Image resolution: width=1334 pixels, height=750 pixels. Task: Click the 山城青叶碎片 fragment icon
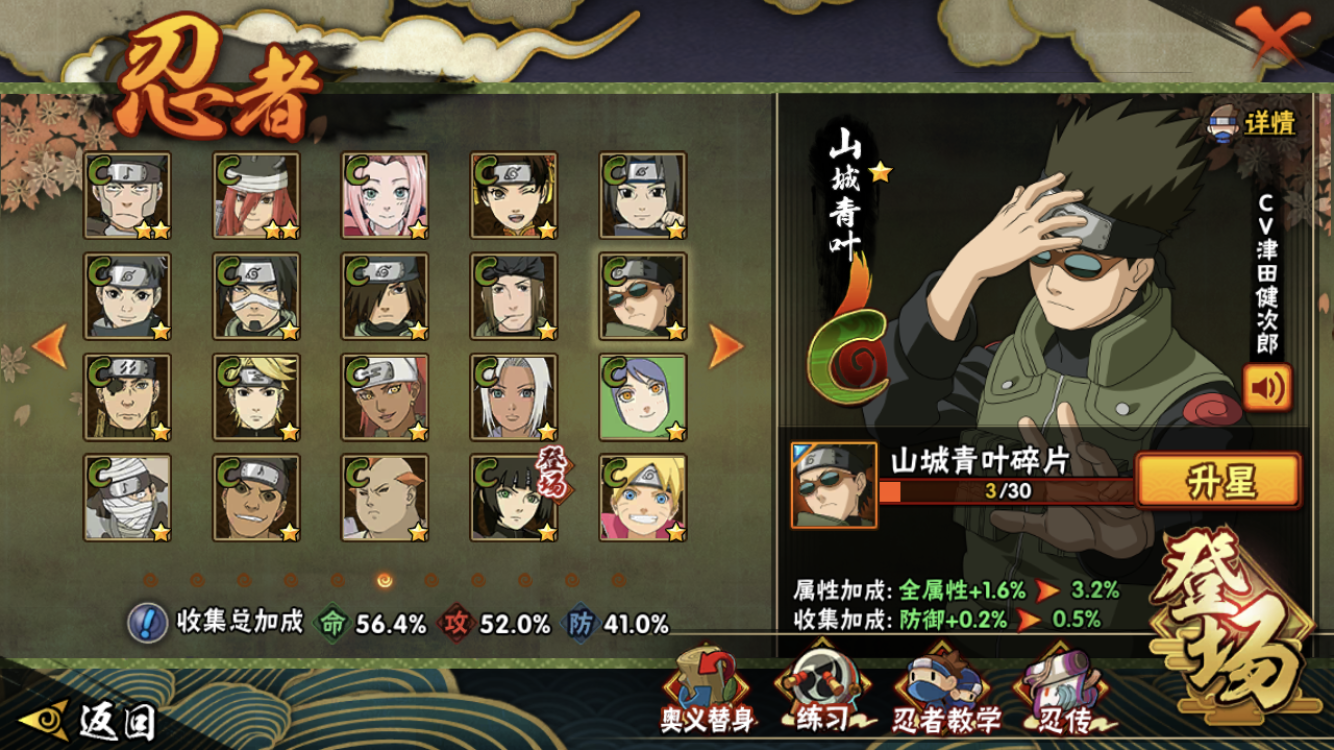pos(833,486)
